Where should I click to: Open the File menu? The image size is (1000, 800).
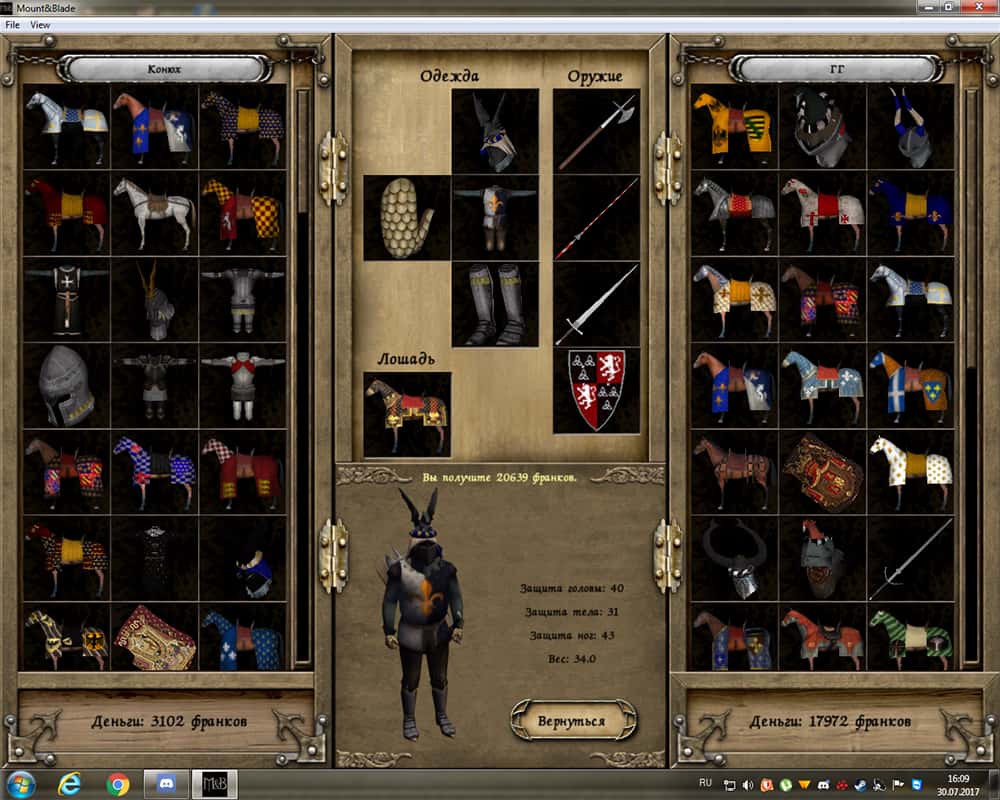pos(13,25)
